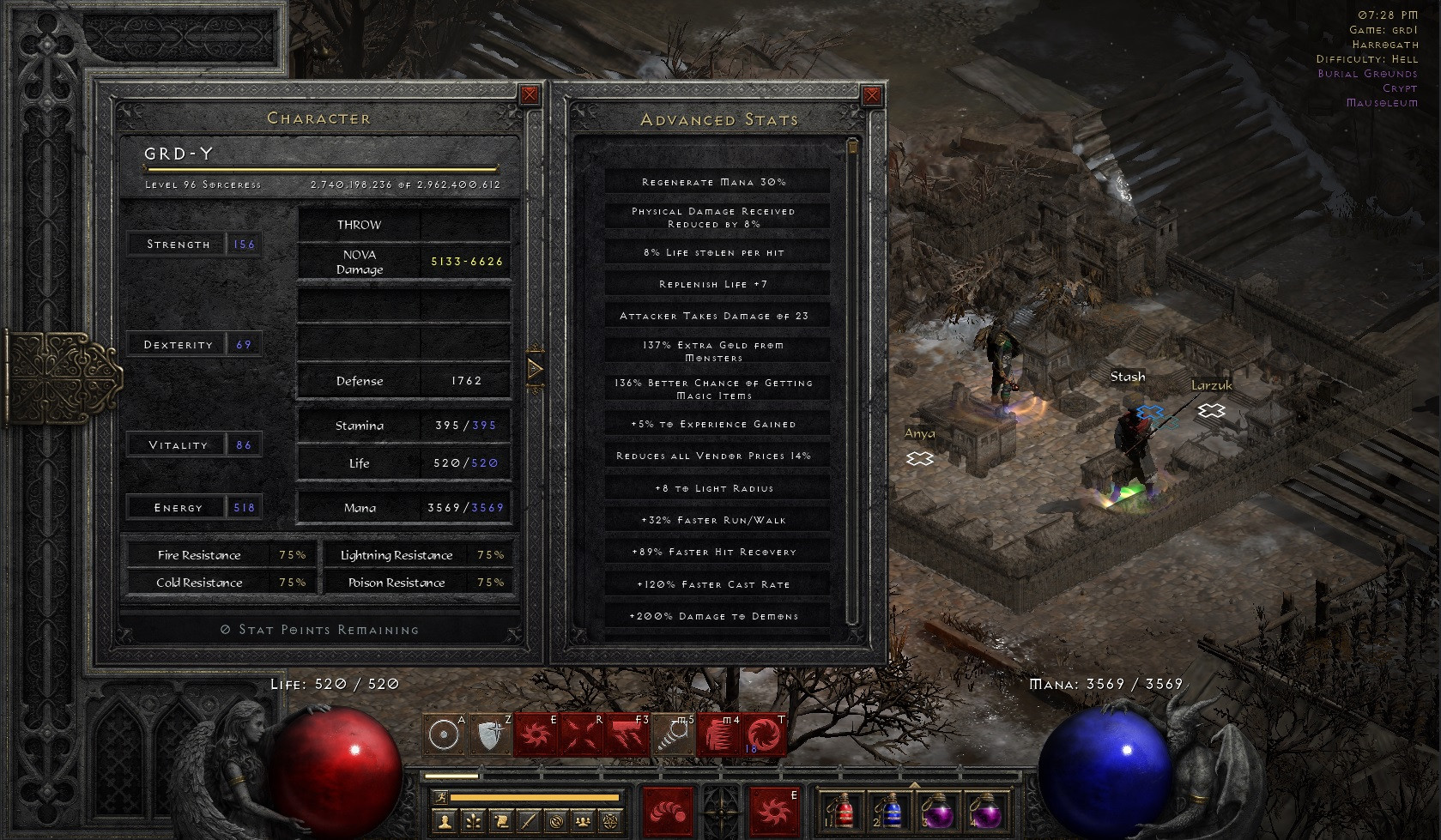Screen dimensions: 1441x840
Task: Open the Skill Tree icon in the mini panel
Action: pyautogui.click(x=473, y=822)
